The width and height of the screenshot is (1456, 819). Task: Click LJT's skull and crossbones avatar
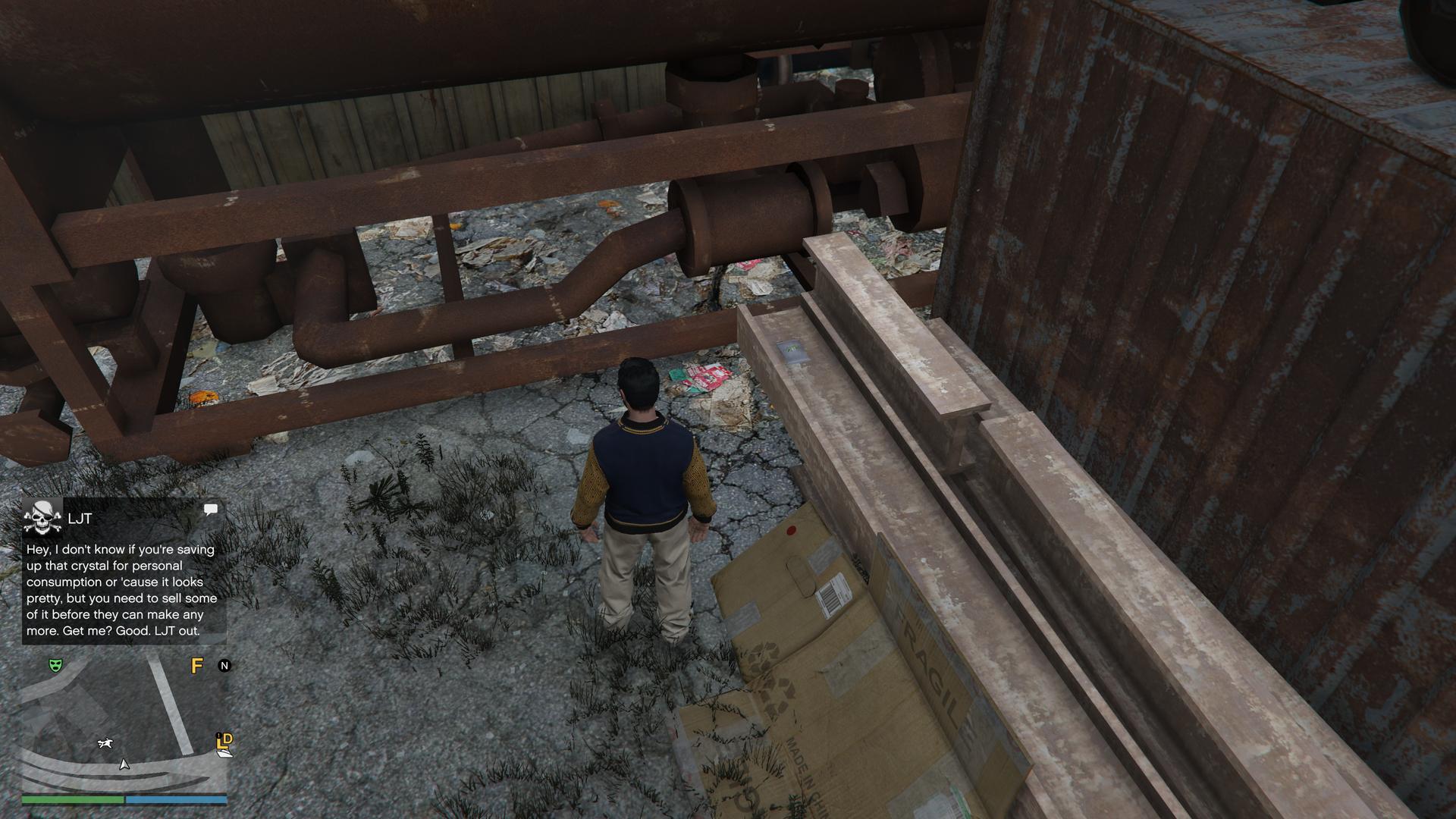tap(42, 518)
